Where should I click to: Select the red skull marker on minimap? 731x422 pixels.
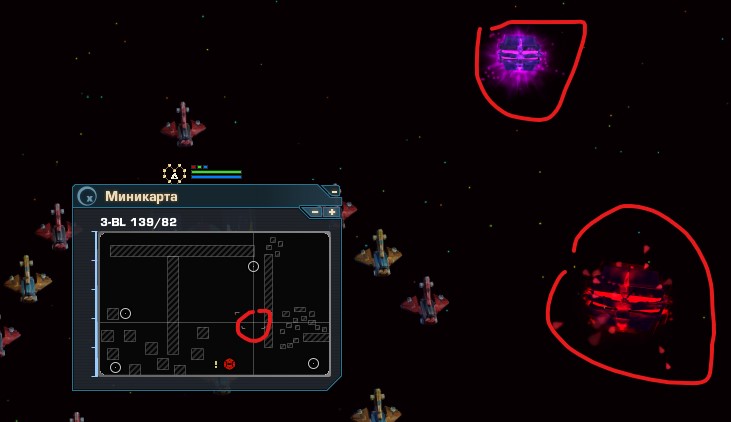(229, 364)
